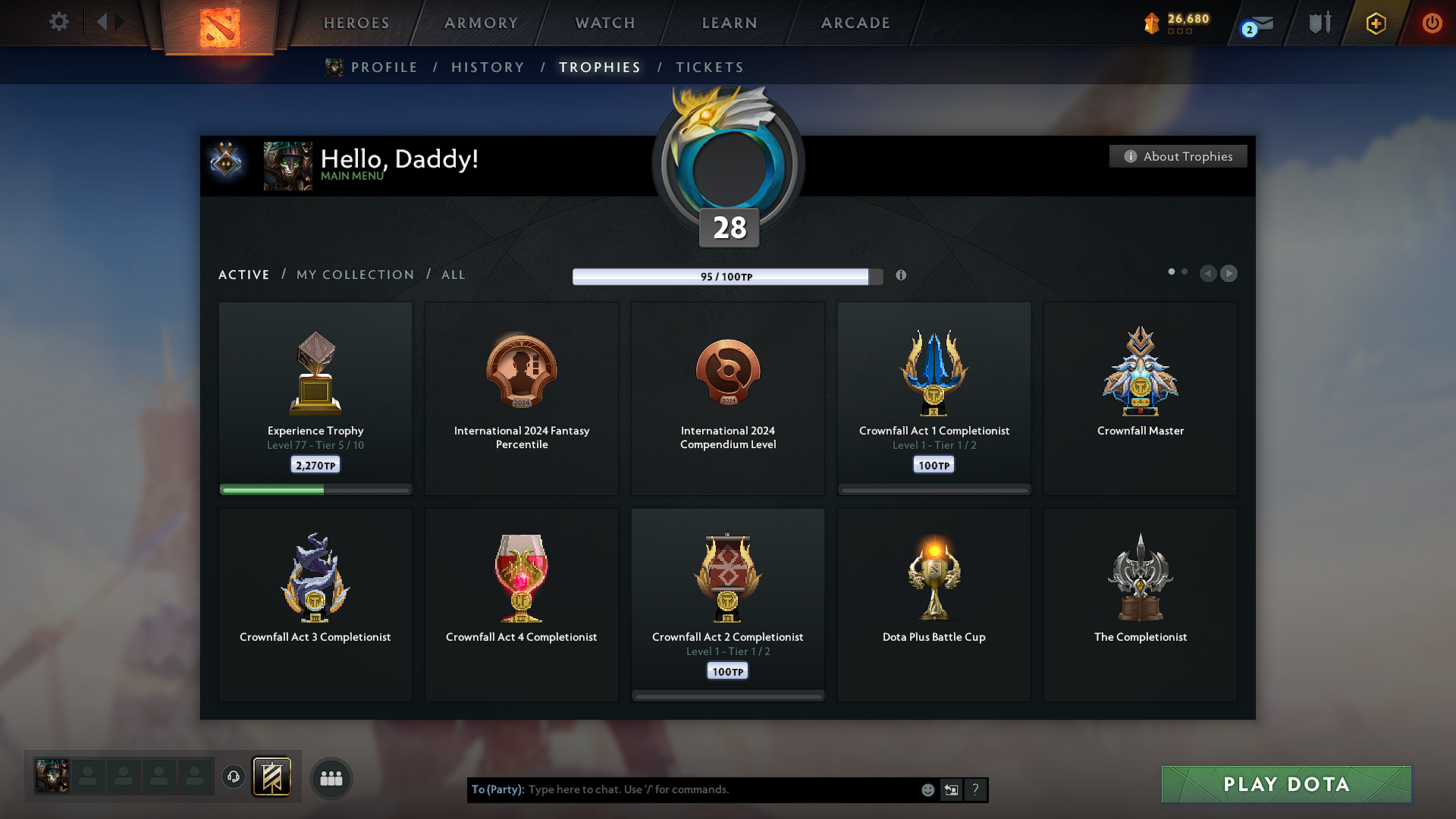
Task: Open the settings gear icon
Action: point(58,22)
